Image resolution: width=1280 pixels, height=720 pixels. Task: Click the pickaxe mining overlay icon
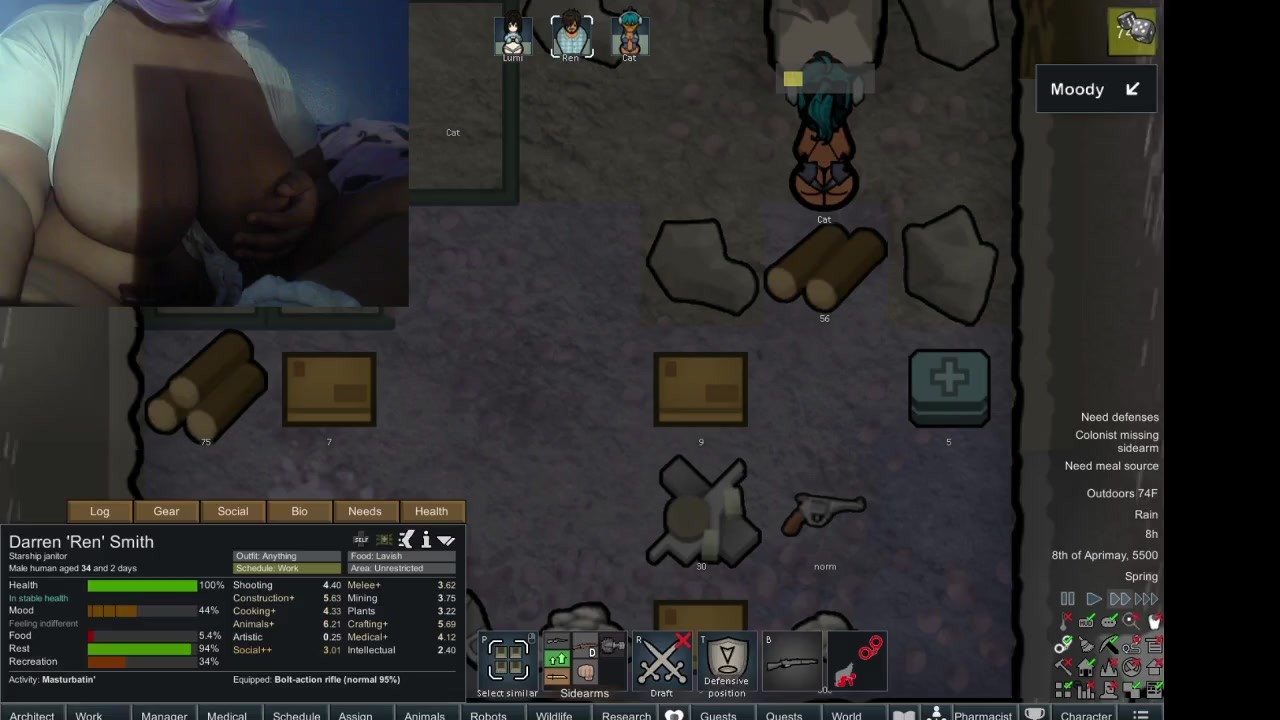1108,645
